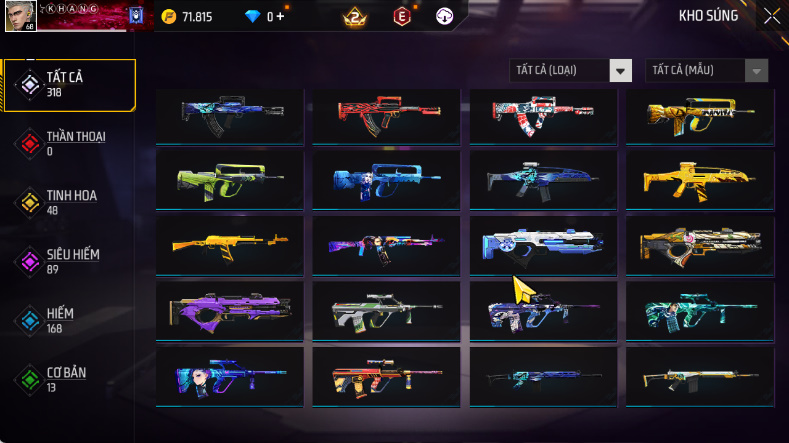The width and height of the screenshot is (789, 443).
Task: Select the white and blue shotgun skin
Action: pos(542,243)
